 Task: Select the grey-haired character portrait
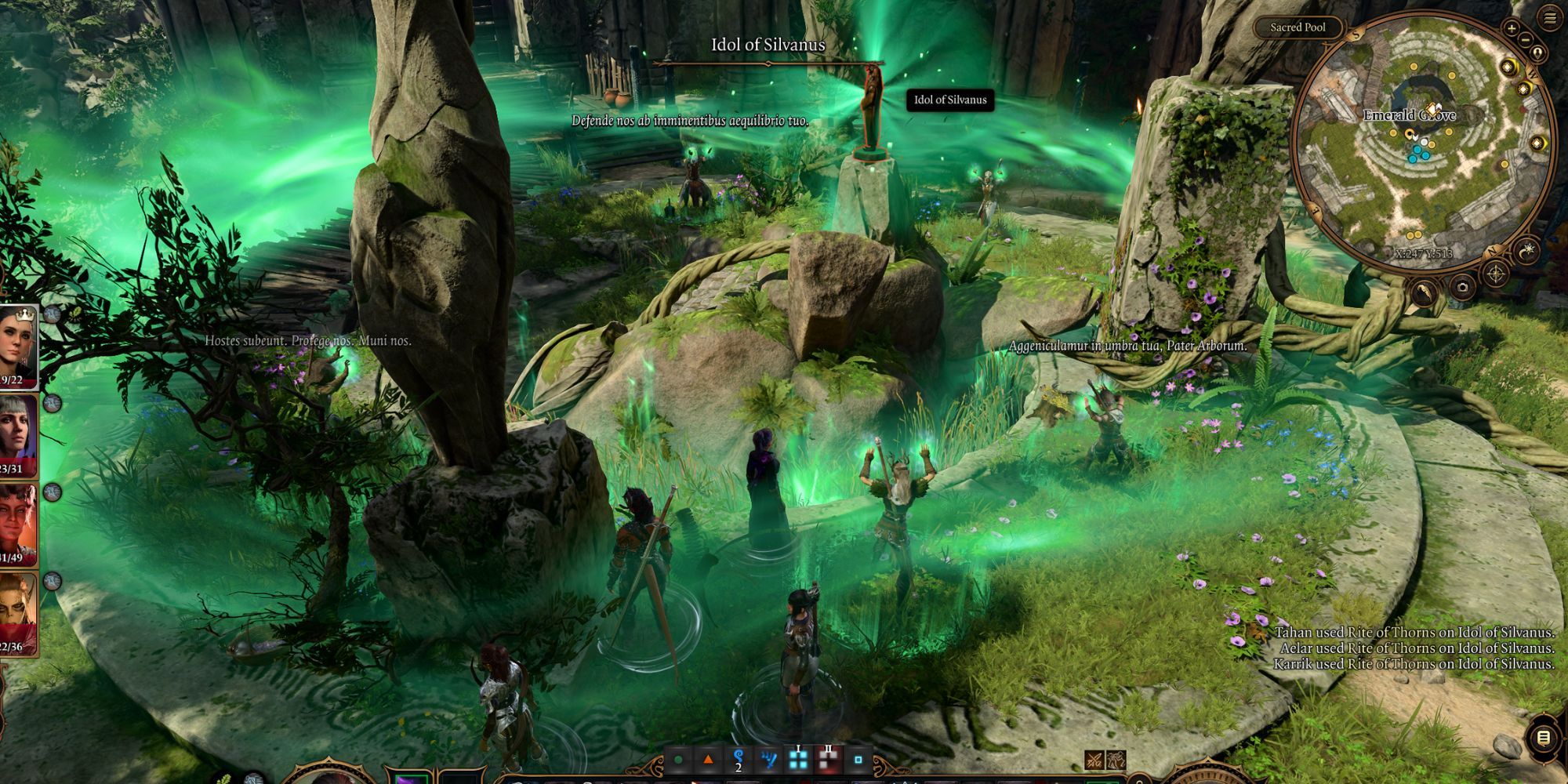coord(17,435)
